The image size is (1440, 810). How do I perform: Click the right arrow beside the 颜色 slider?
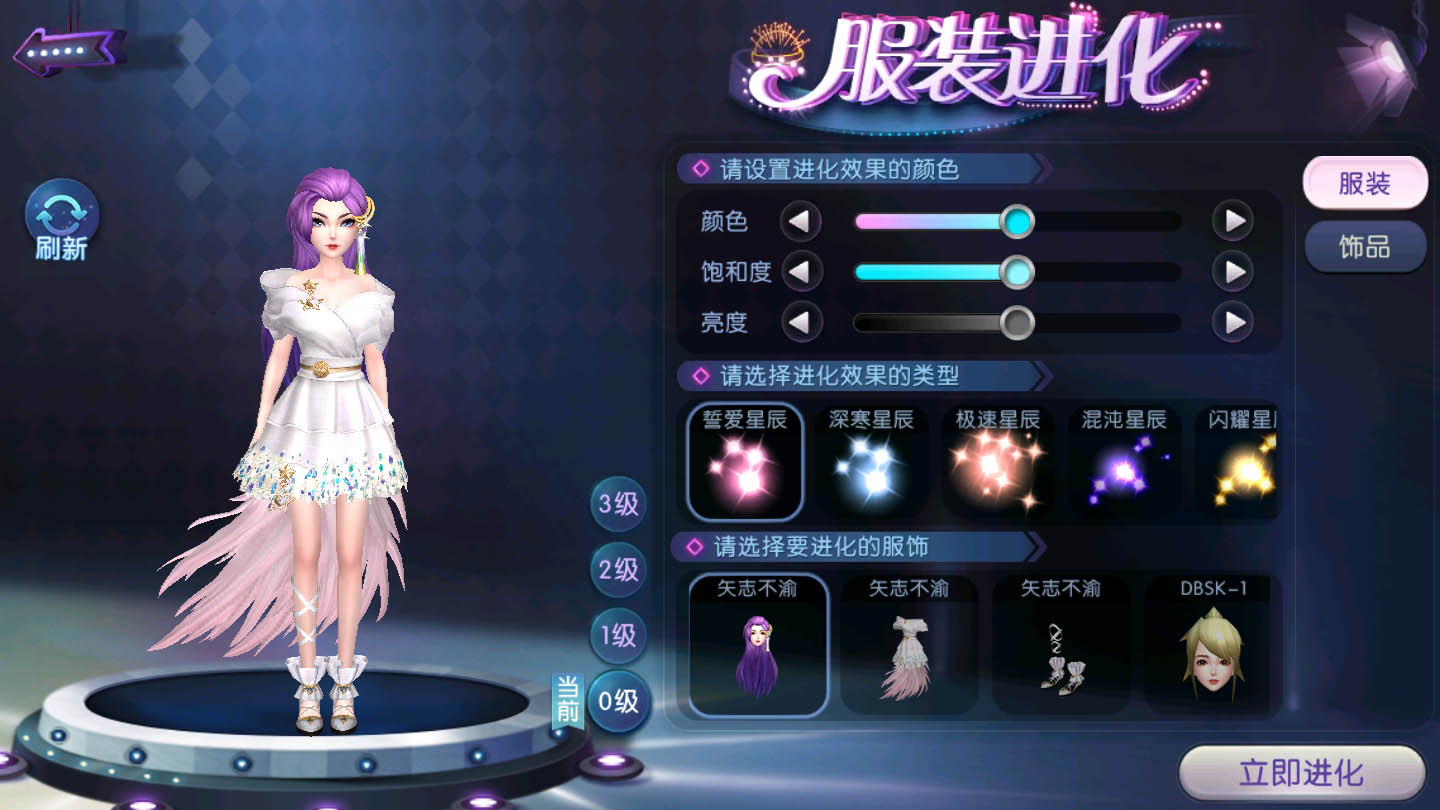tap(1232, 221)
